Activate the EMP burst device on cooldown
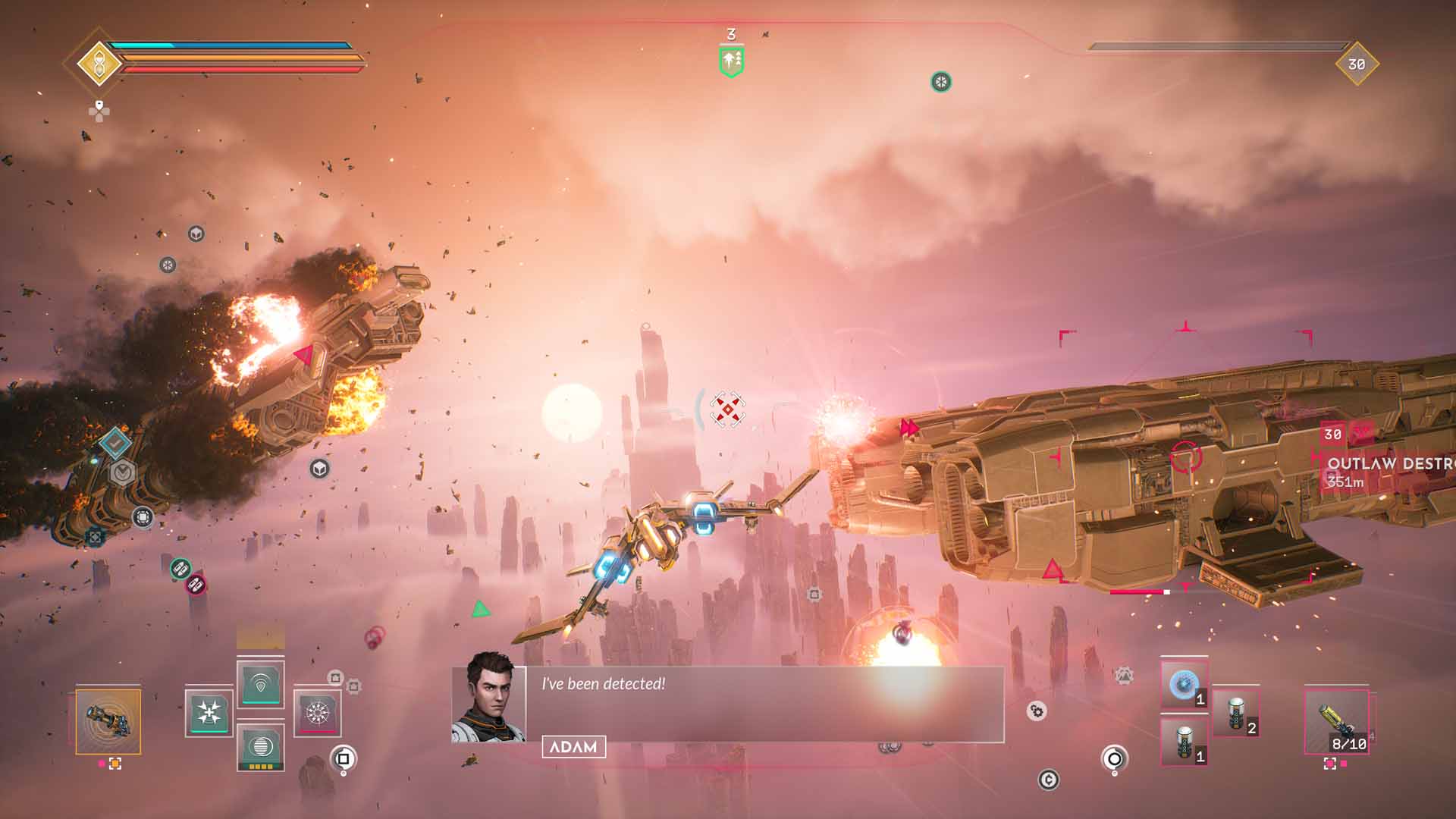The height and width of the screenshot is (819, 1456). tap(318, 713)
